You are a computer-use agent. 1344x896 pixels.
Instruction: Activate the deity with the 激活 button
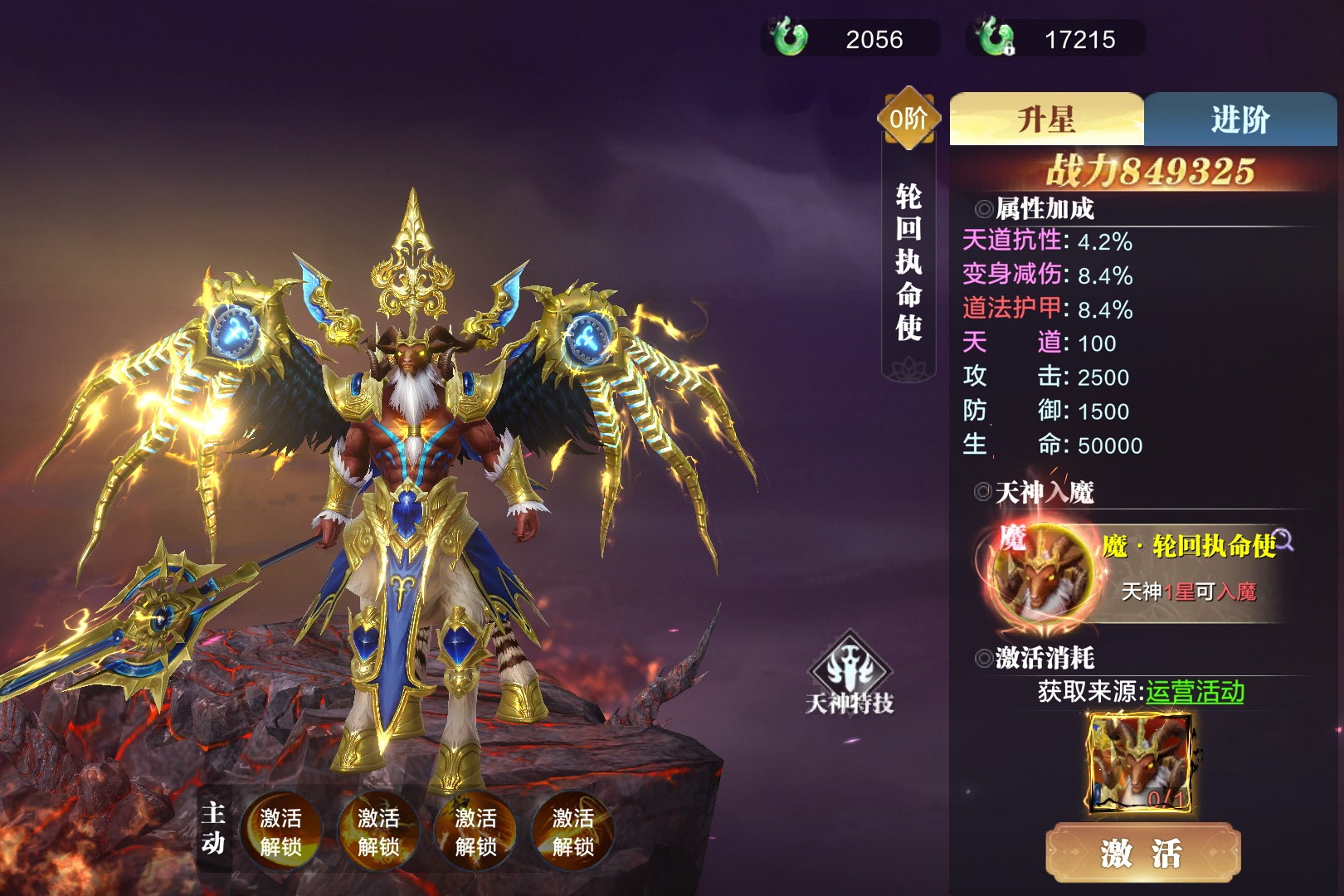pos(1142,853)
